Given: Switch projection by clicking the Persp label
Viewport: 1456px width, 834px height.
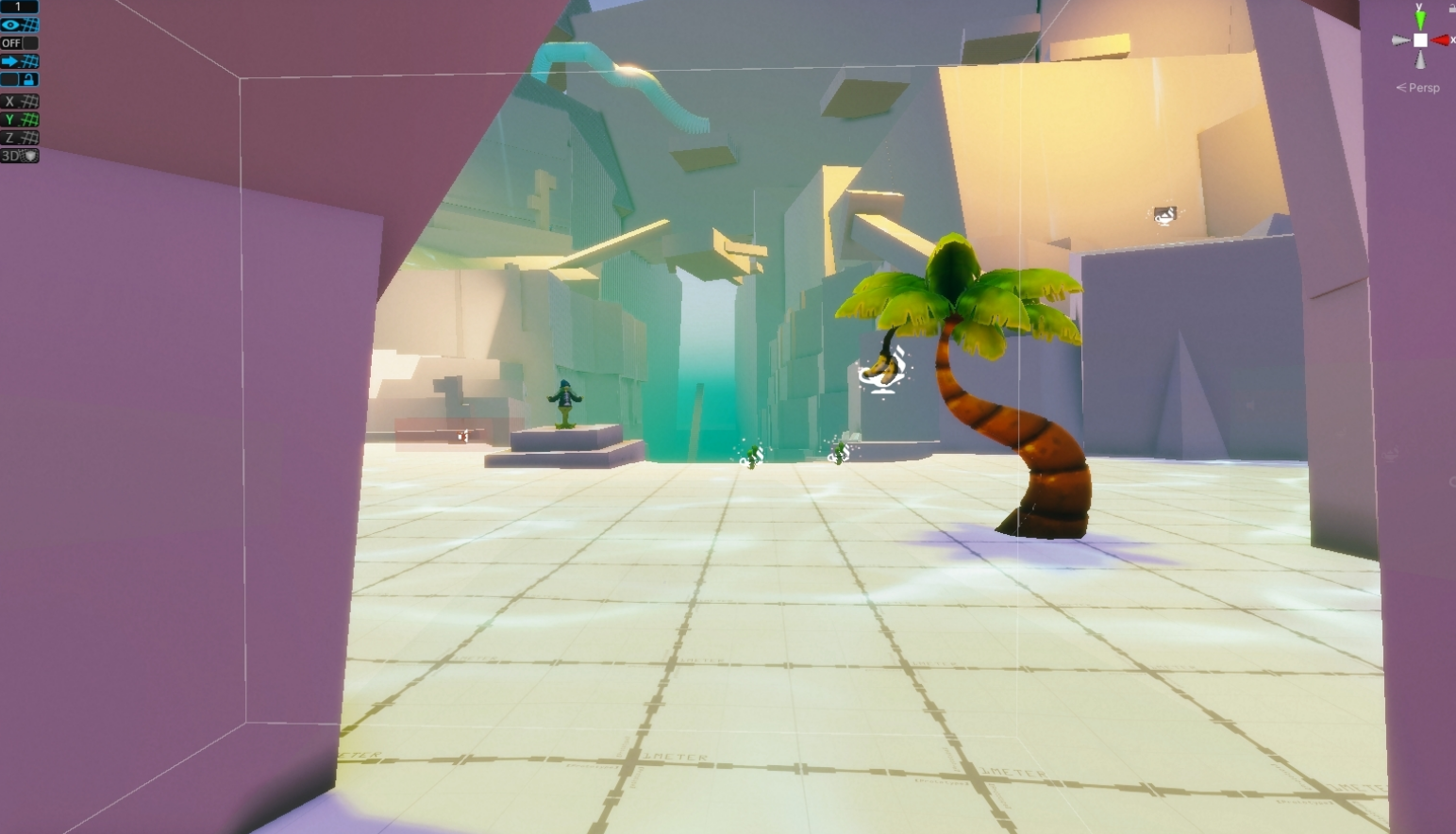Looking at the screenshot, I should [x=1425, y=88].
